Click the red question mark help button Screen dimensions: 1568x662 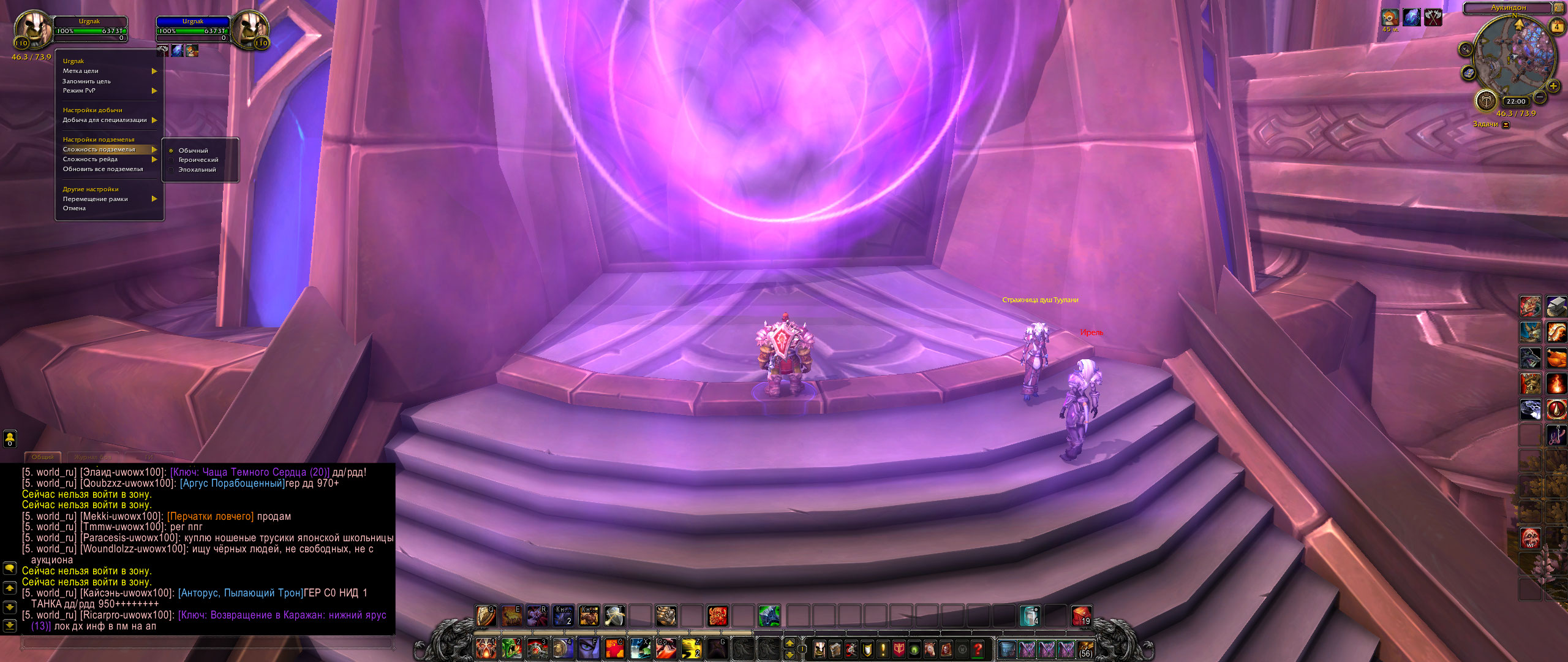[978, 649]
